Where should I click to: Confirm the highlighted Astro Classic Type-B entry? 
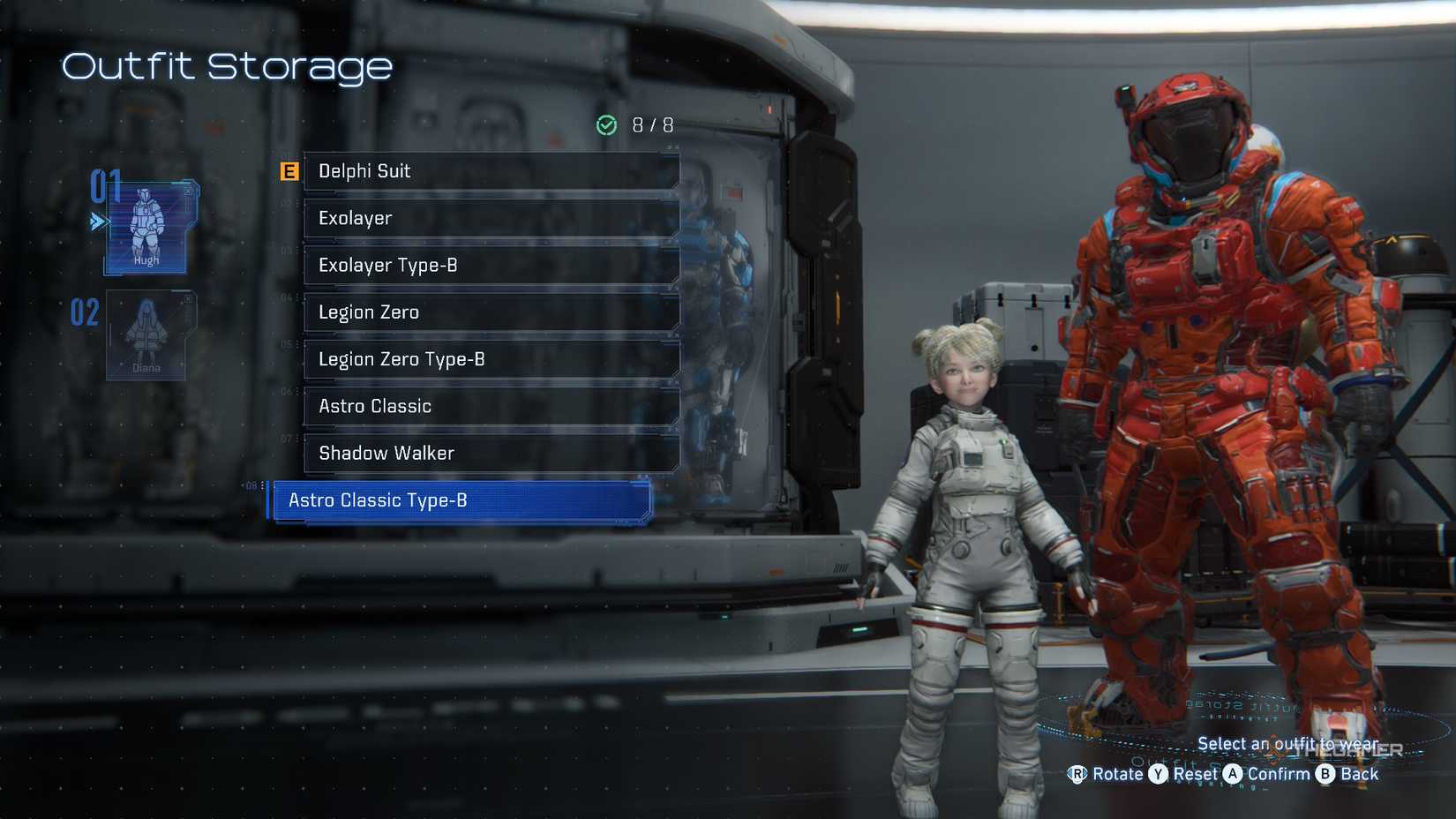point(459,500)
